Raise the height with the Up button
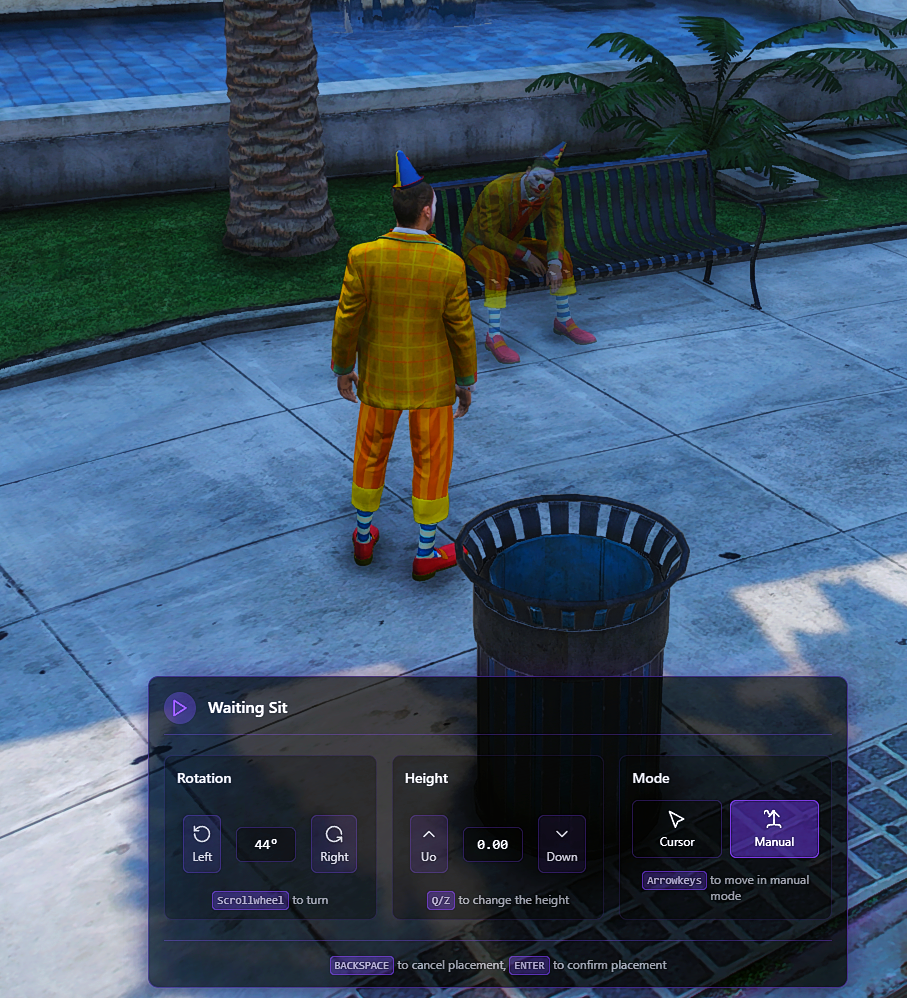 (x=429, y=843)
